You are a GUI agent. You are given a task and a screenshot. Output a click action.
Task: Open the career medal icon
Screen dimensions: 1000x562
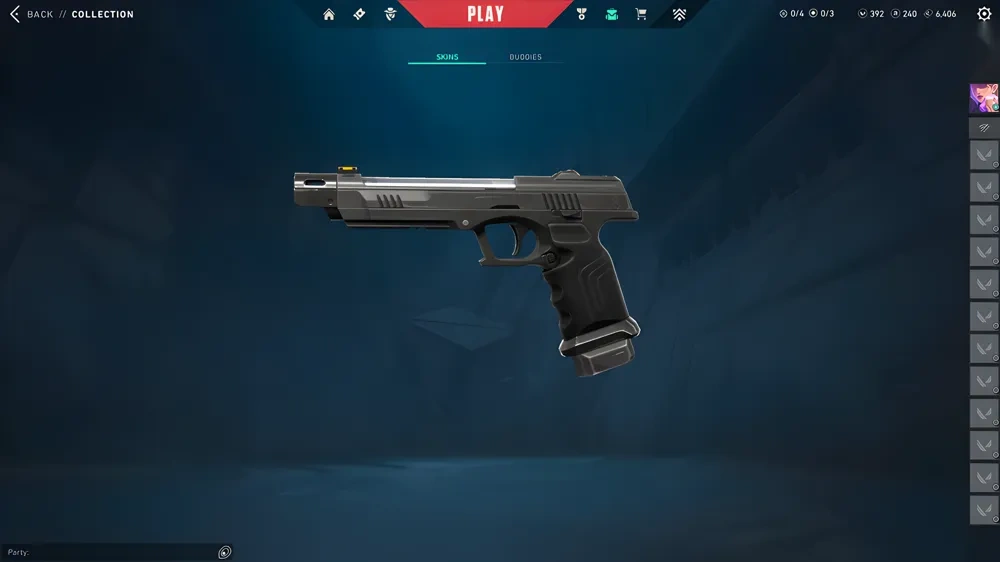(582, 14)
